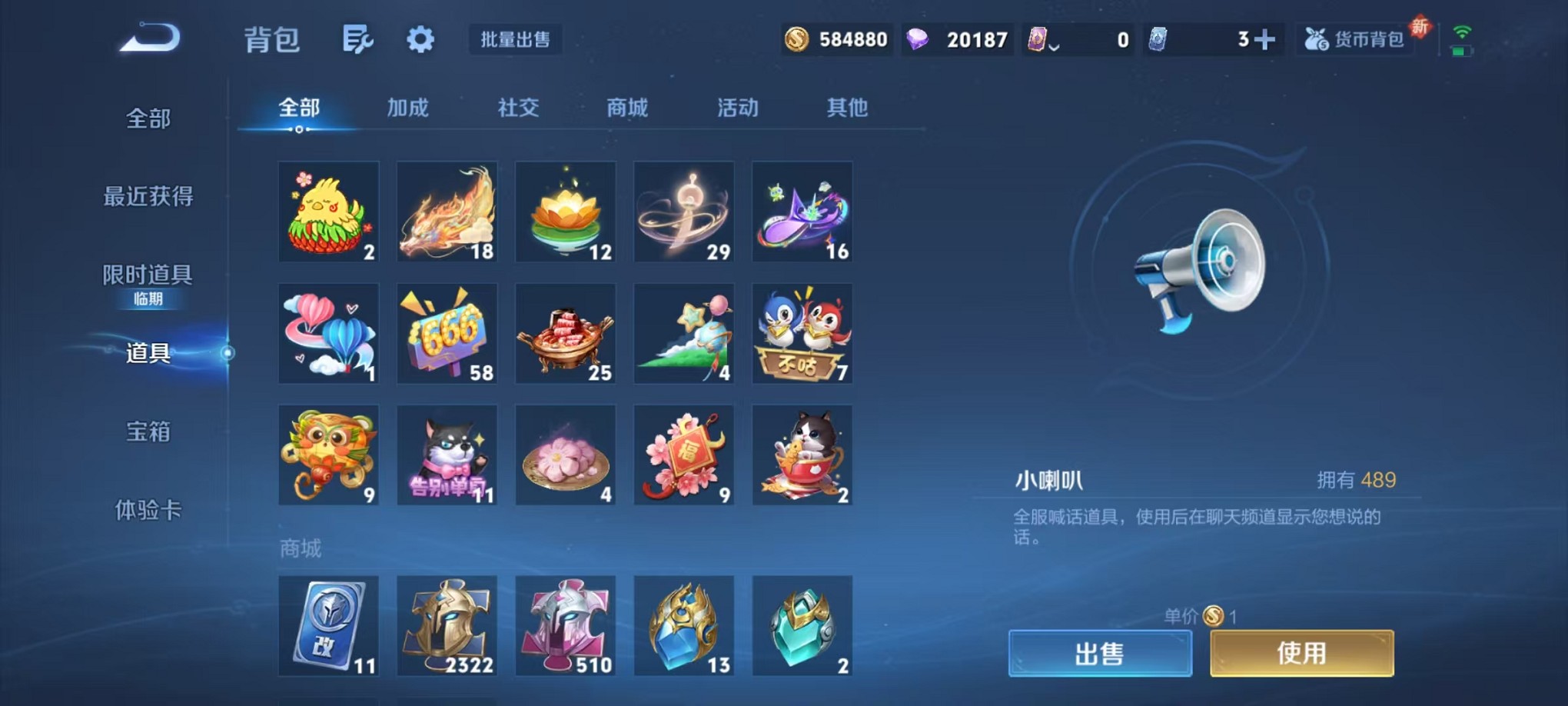Select the 临期 tag under 限时道具
1568x706 pixels.
[x=149, y=300]
